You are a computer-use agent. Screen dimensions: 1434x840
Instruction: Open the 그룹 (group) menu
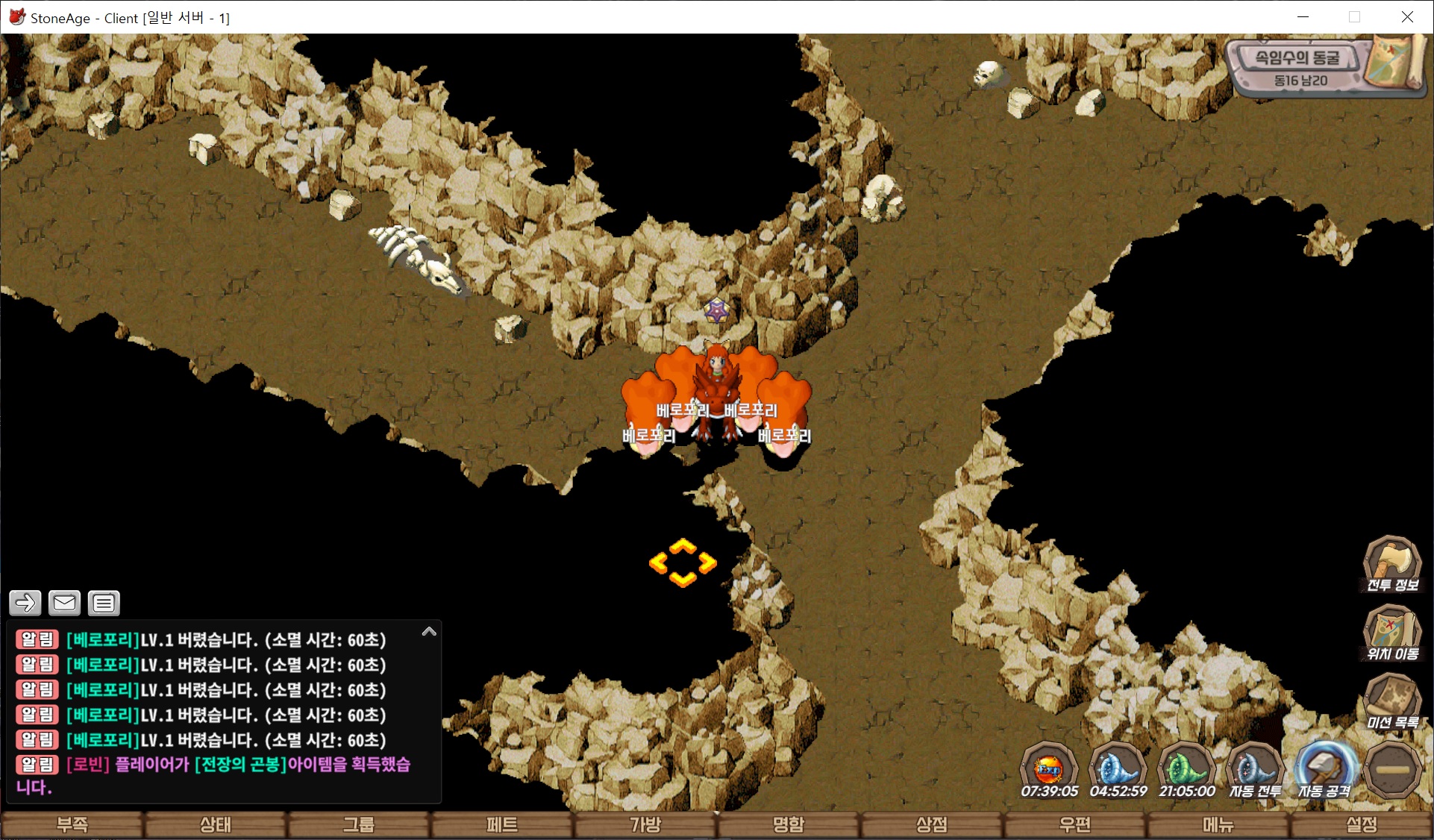pyautogui.click(x=358, y=824)
